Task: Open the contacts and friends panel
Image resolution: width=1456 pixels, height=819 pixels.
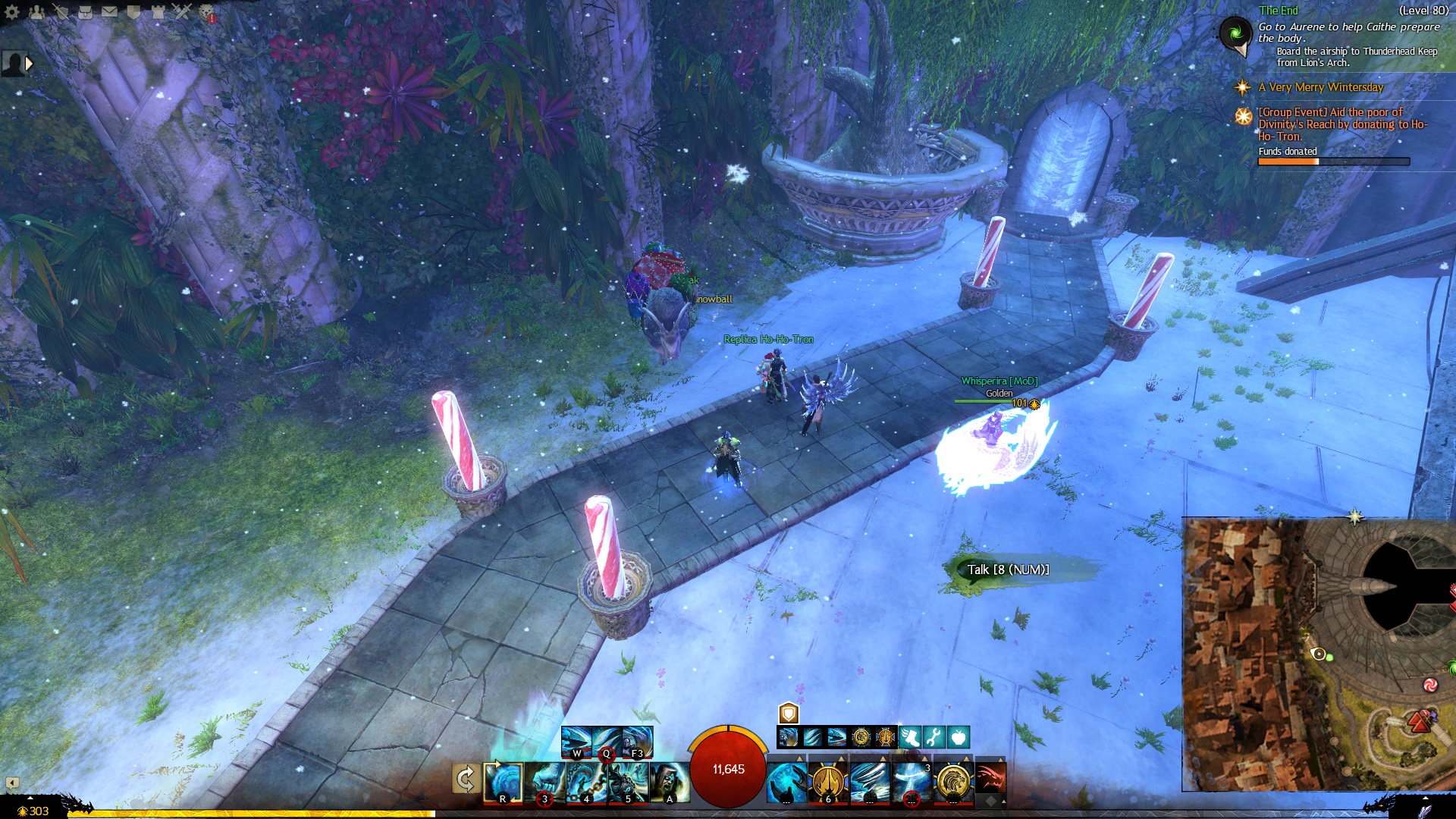Action: coord(36,11)
